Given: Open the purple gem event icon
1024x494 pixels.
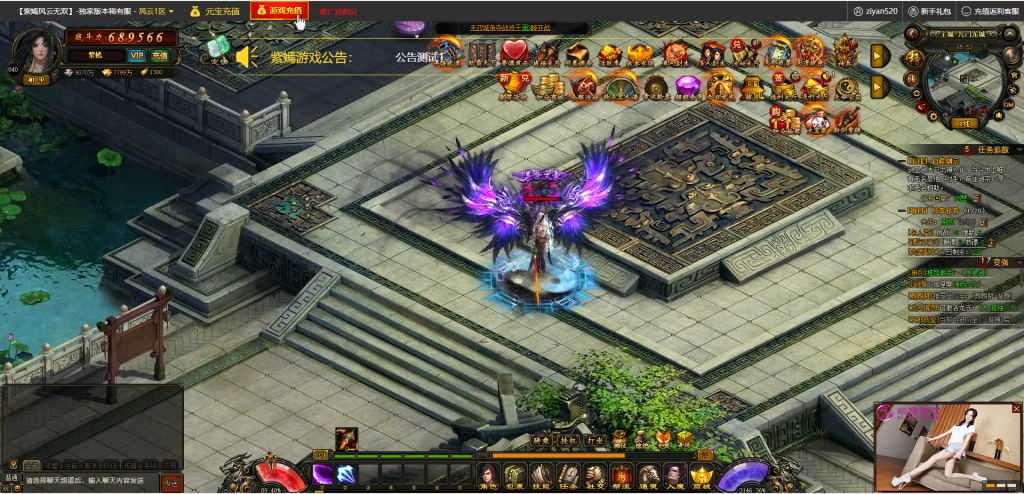Looking at the screenshot, I should click(x=686, y=87).
